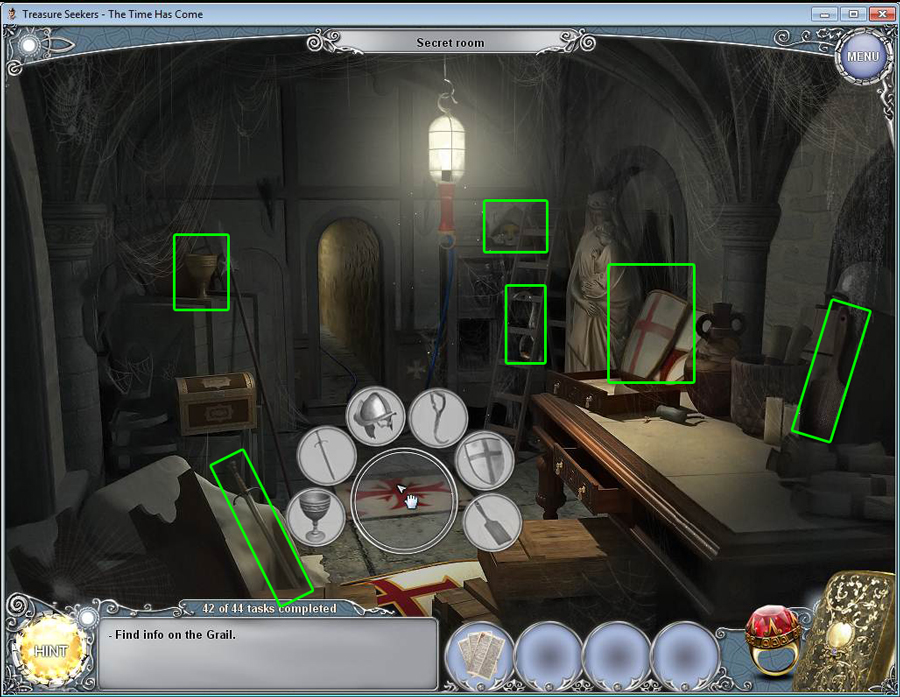
Task: Open the game MENU
Action: coord(862,56)
